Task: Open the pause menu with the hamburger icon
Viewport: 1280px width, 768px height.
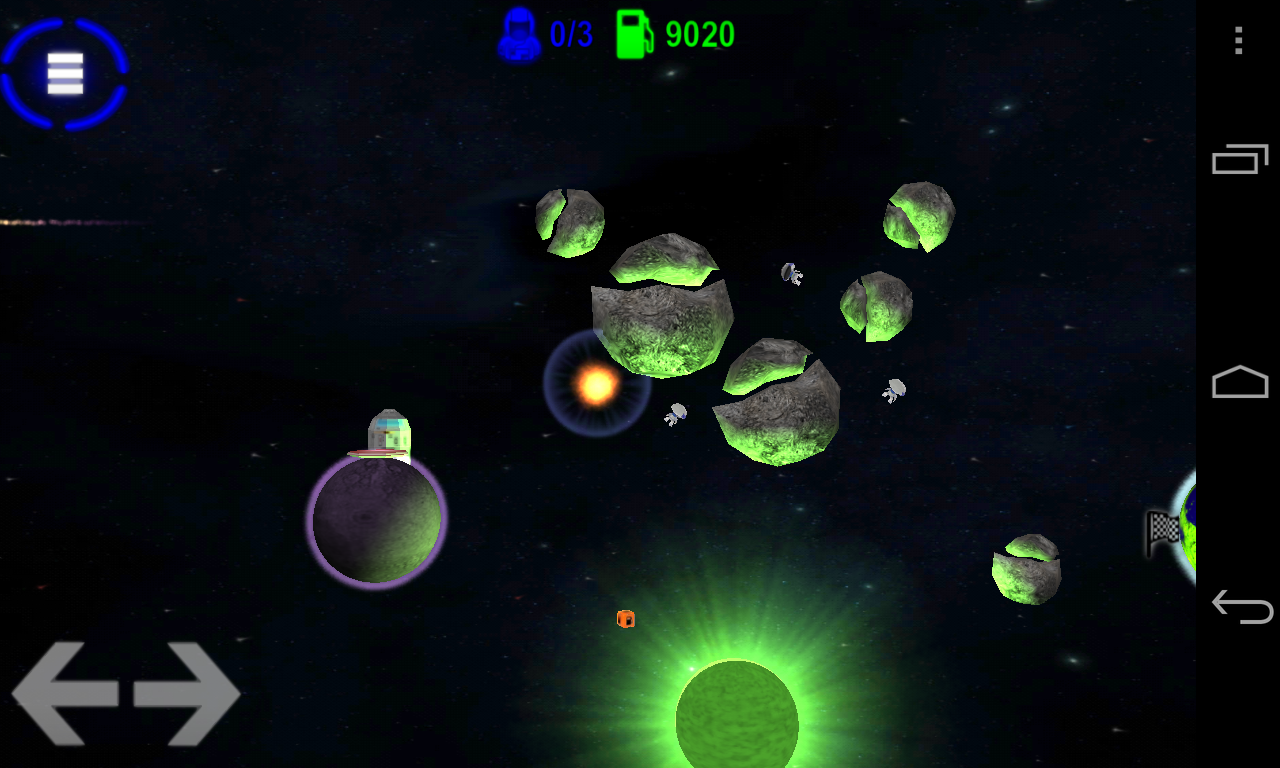Action: (65, 74)
